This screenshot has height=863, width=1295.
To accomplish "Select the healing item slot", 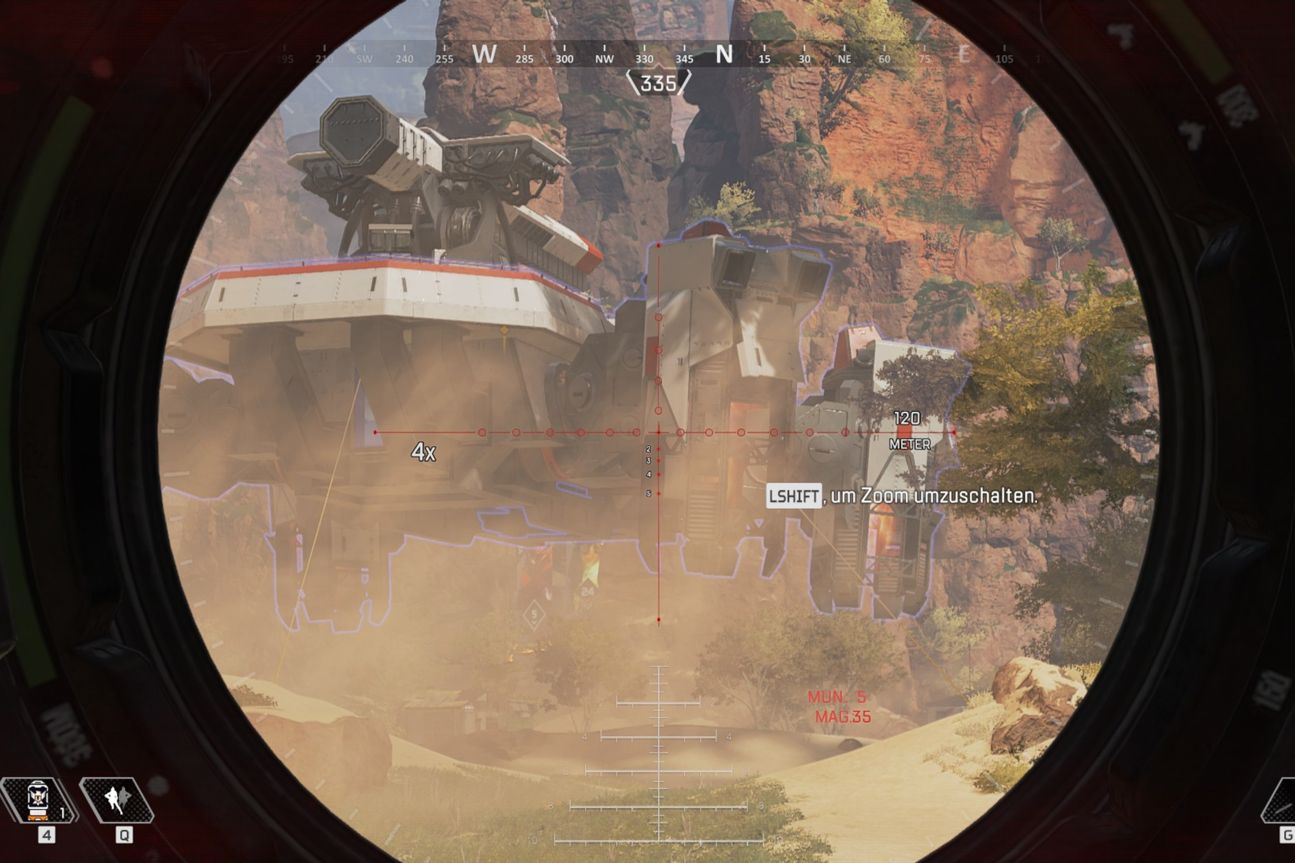I will coord(40,801).
